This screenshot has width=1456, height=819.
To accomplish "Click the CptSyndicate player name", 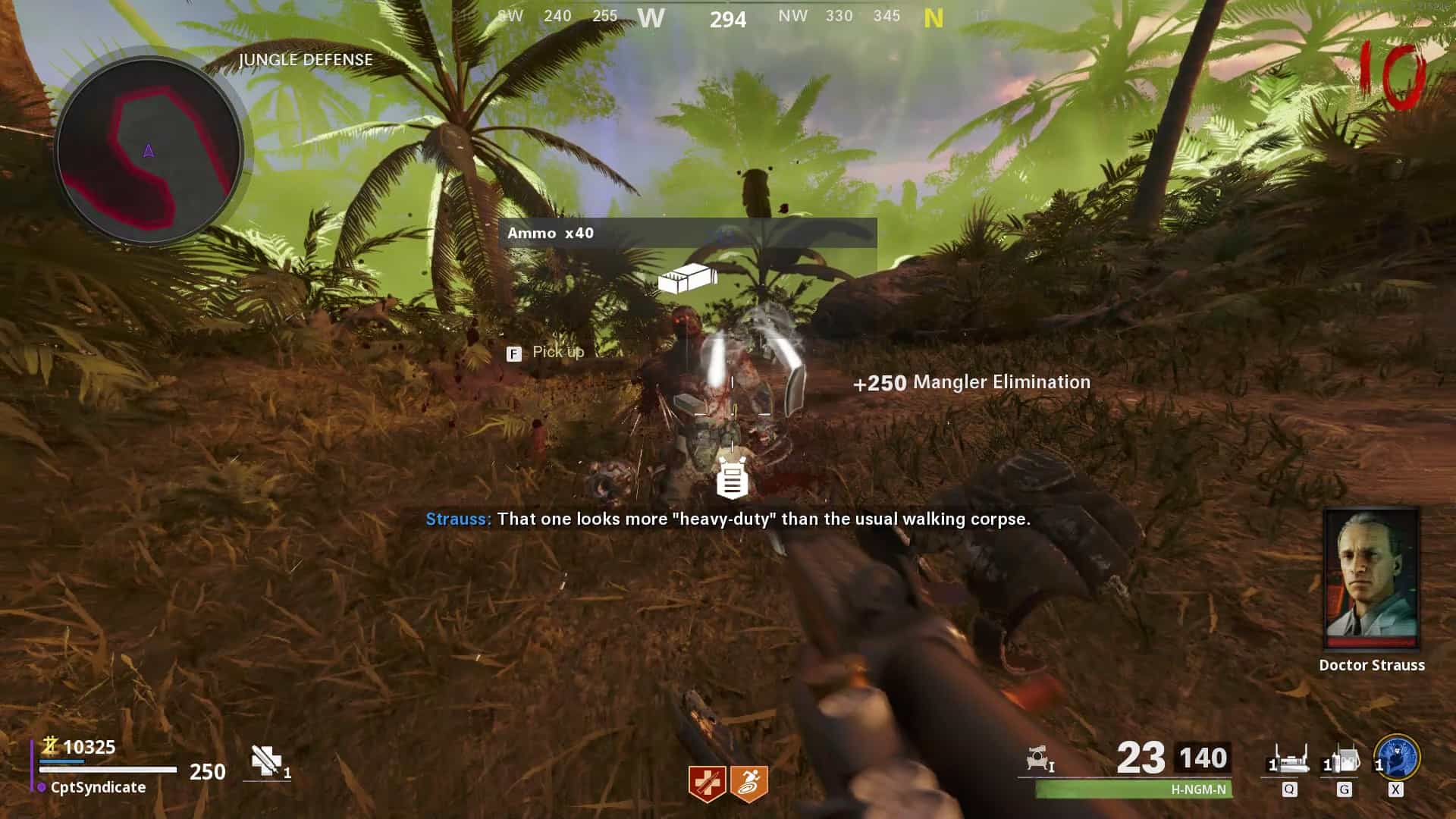I will point(98,787).
